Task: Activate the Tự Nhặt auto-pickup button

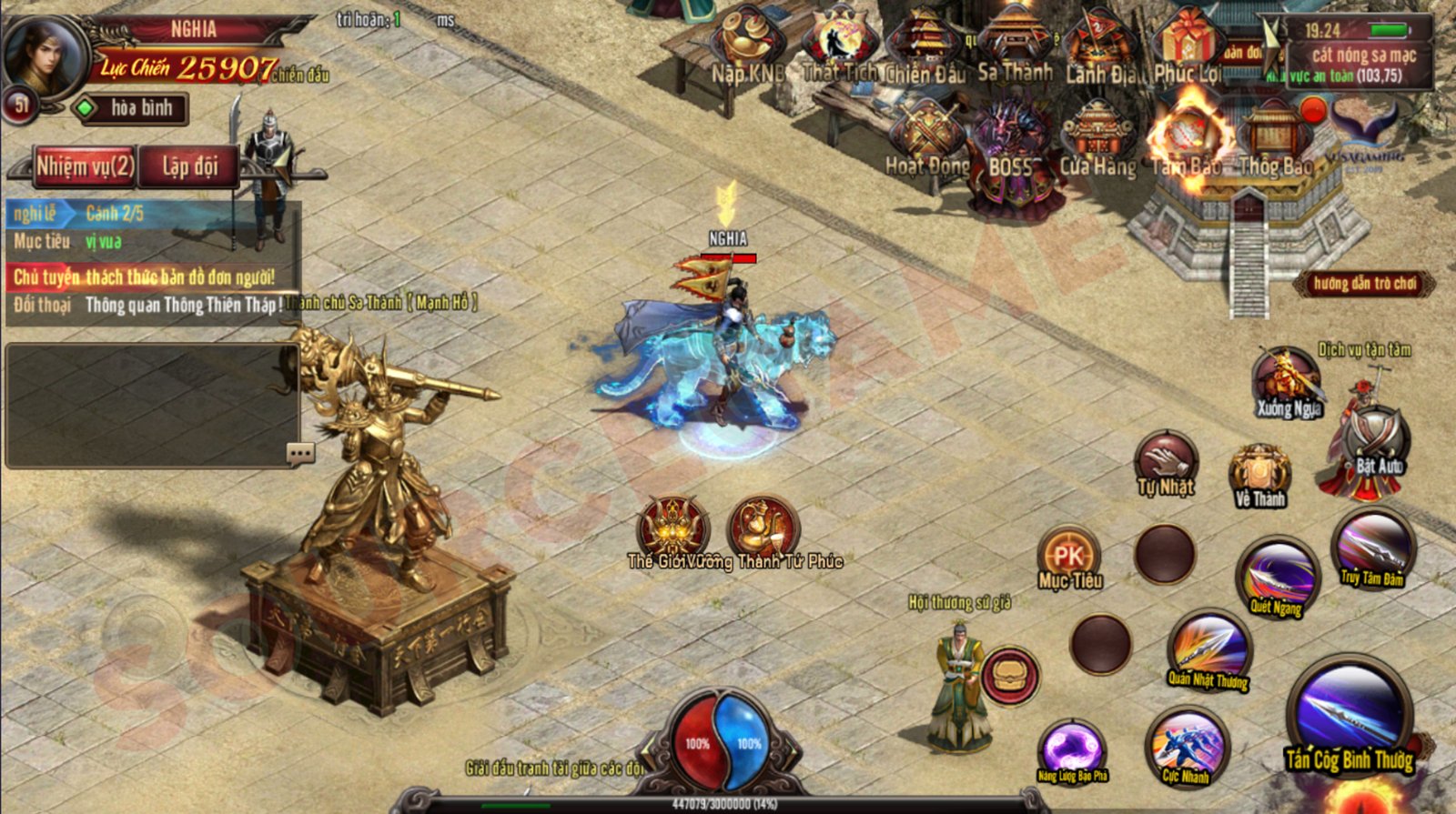Action: coord(1166,464)
